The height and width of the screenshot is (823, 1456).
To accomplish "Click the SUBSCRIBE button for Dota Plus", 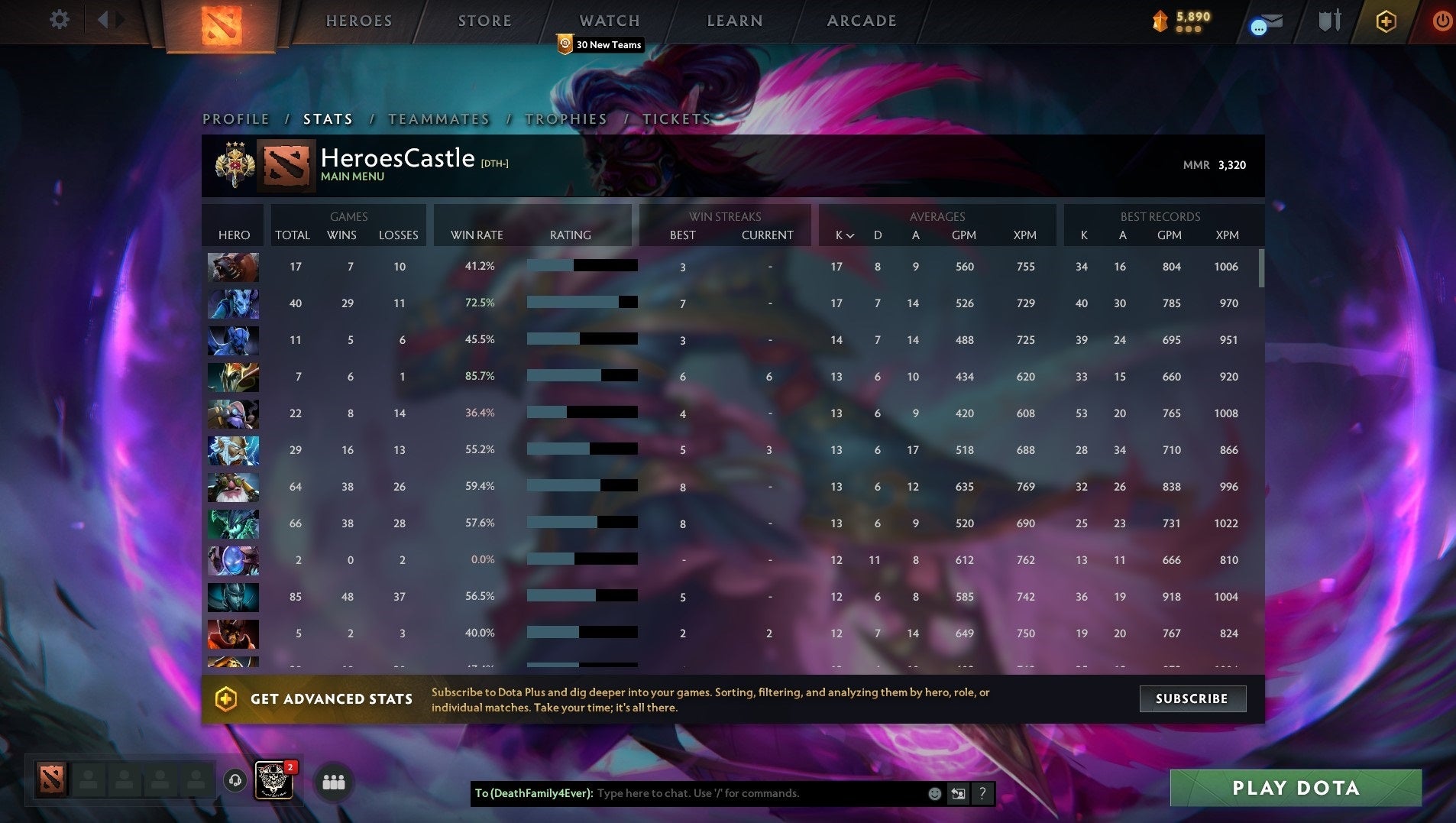I will point(1192,698).
